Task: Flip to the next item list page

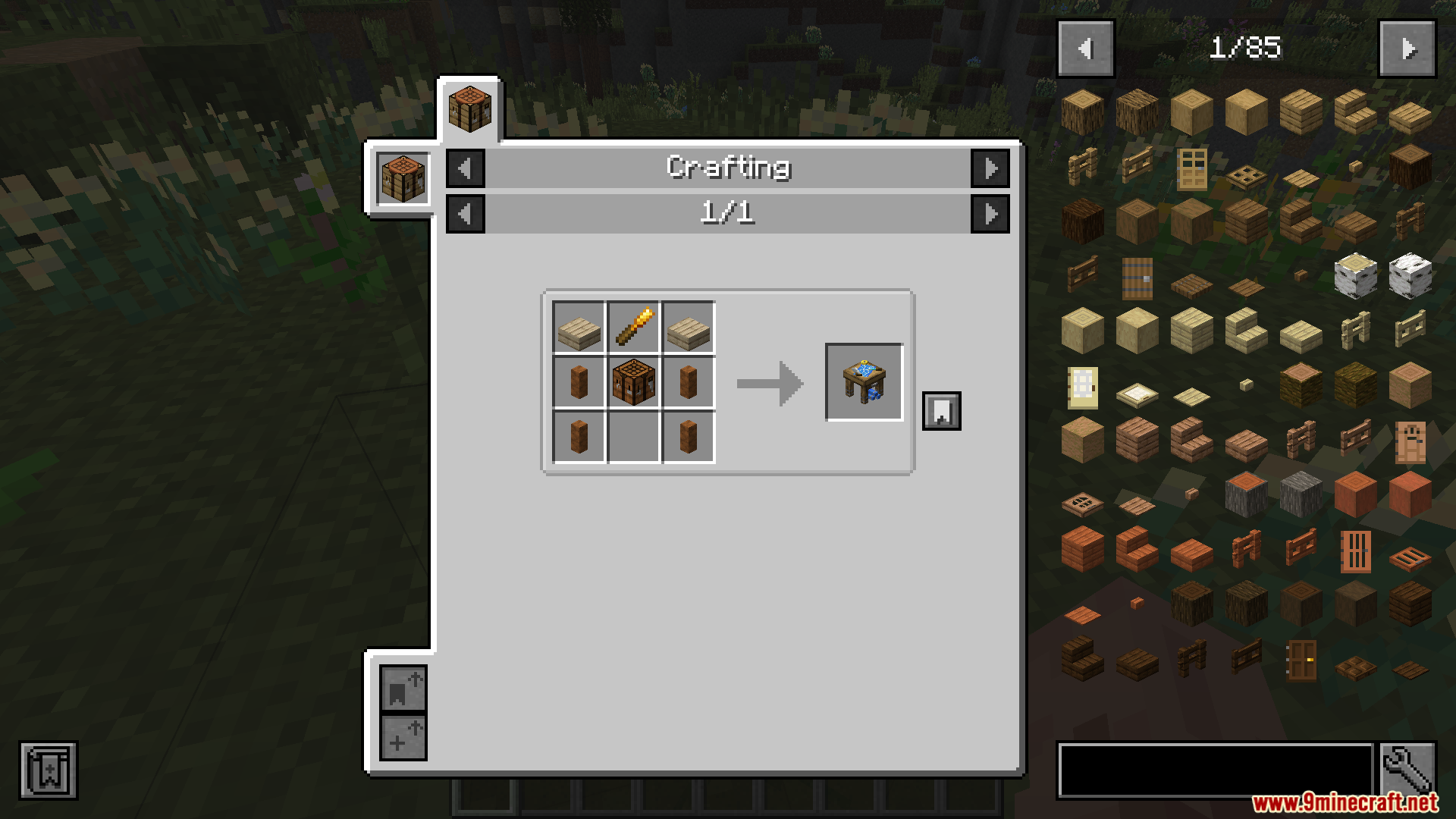Action: (1407, 49)
